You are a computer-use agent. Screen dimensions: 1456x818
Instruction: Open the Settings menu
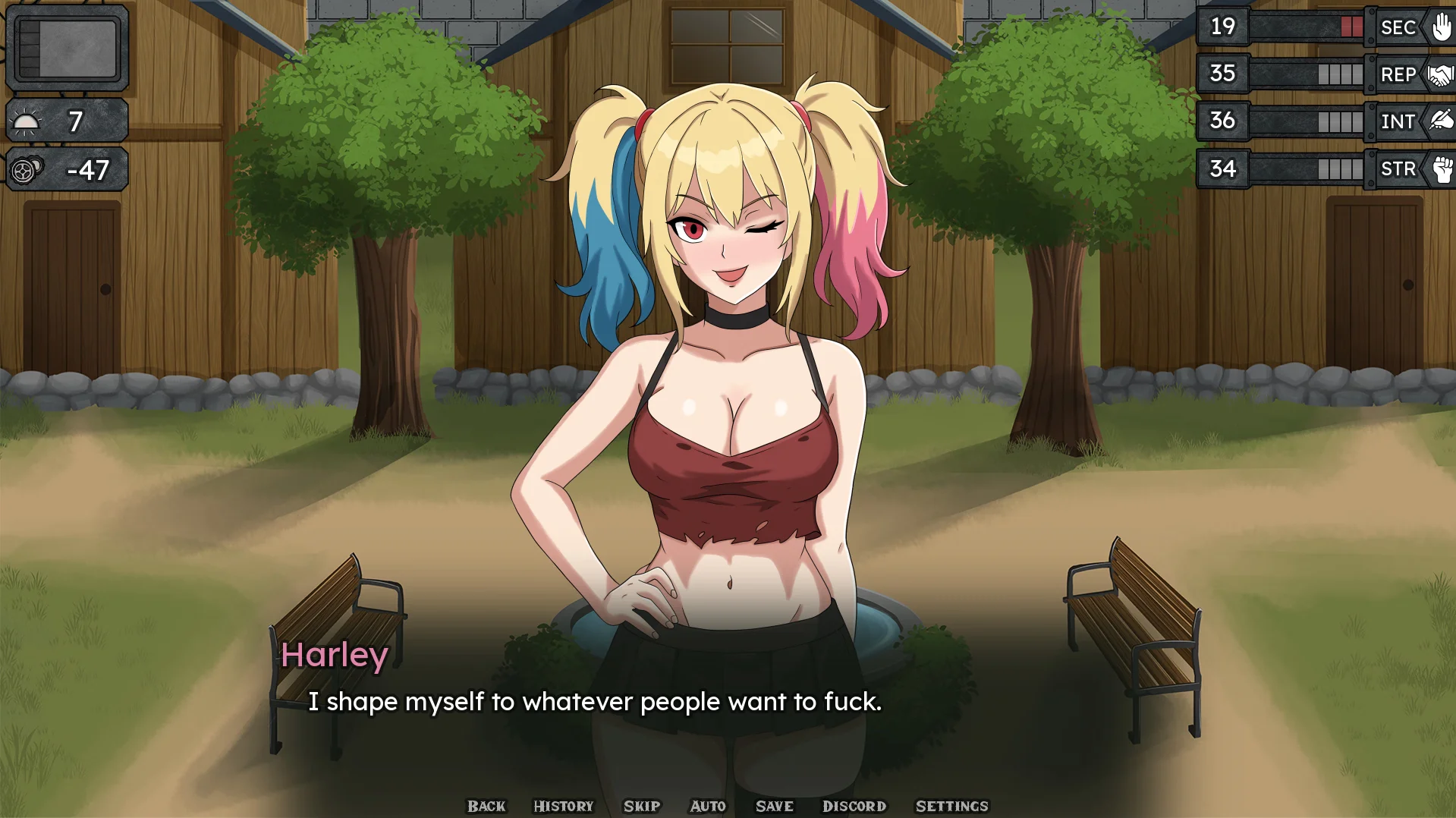click(951, 806)
